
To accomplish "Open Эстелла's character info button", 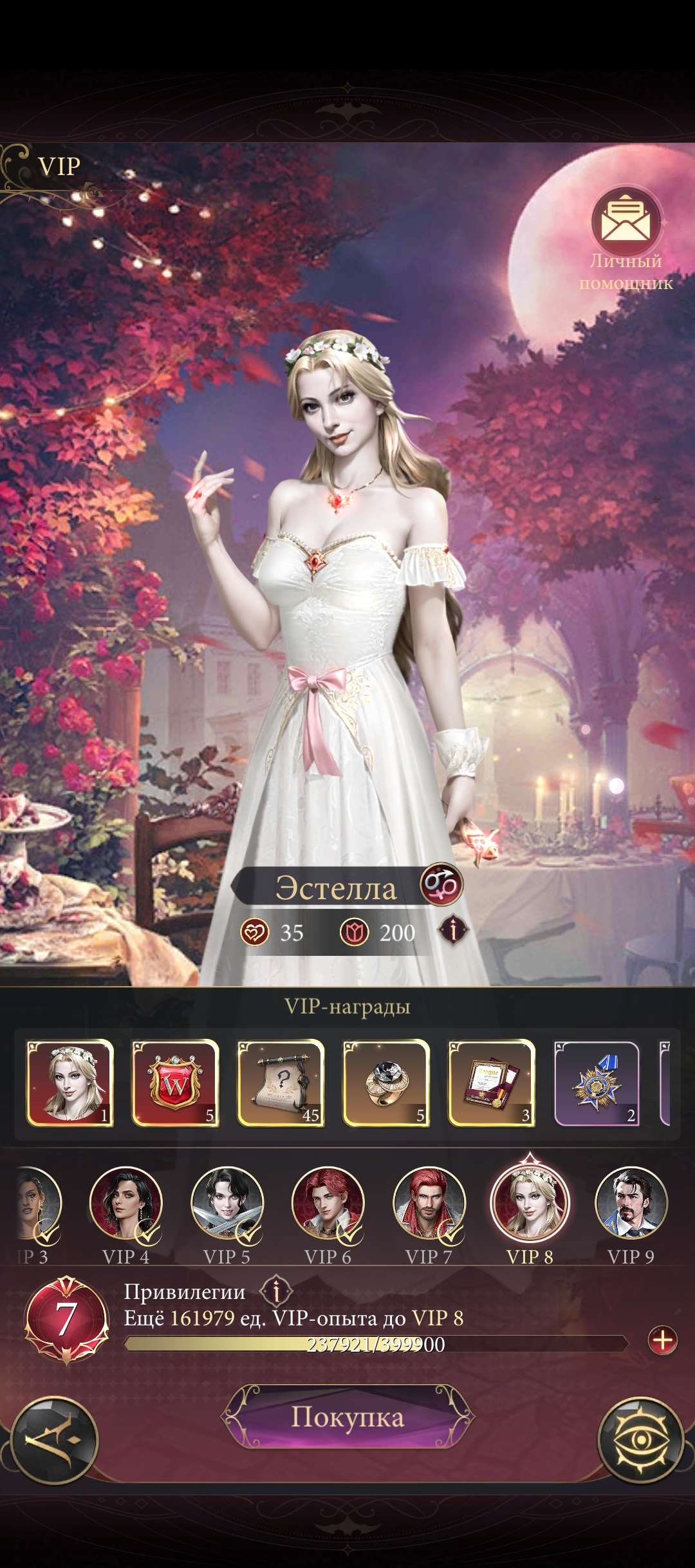I will pyautogui.click(x=454, y=931).
